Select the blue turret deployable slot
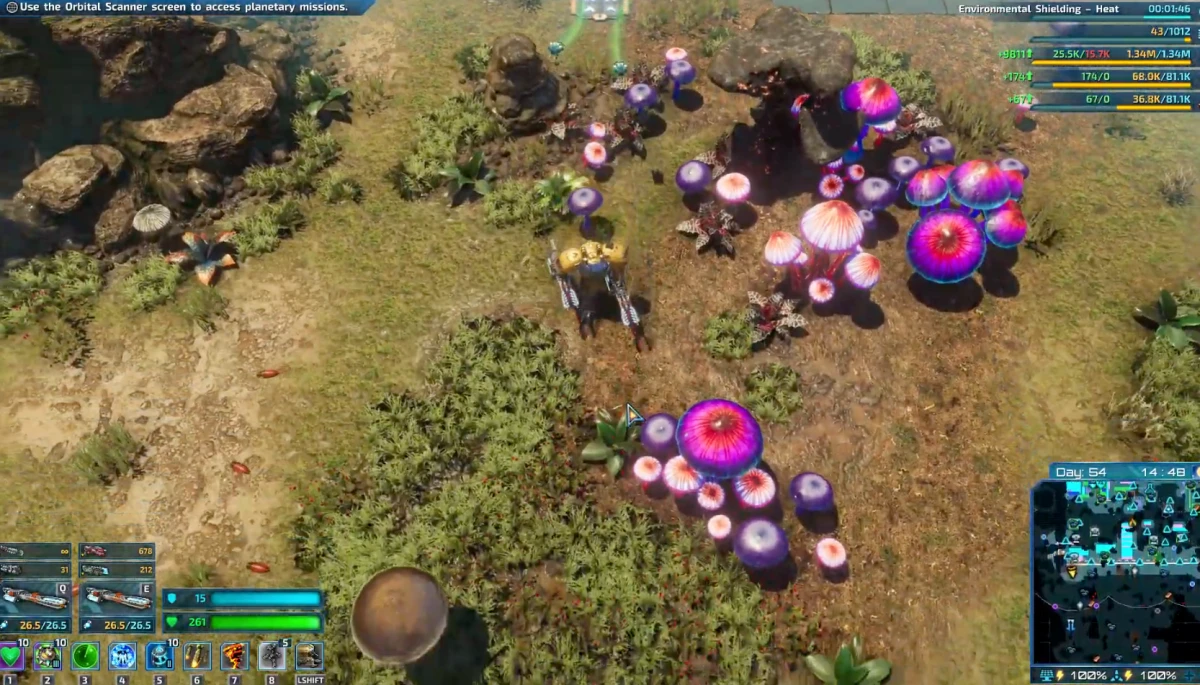Image resolution: width=1200 pixels, height=685 pixels. [x=159, y=656]
